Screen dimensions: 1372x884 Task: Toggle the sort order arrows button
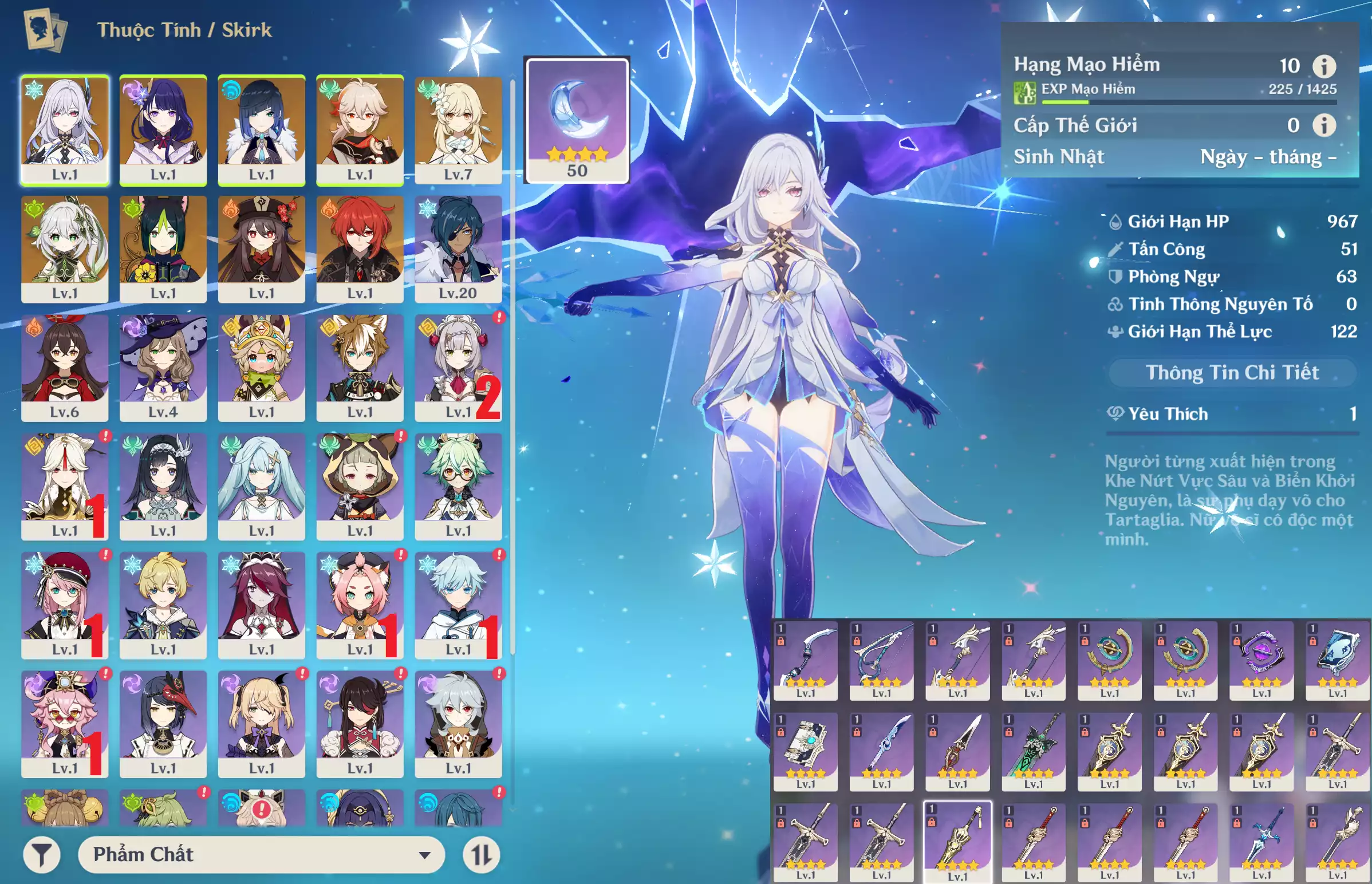click(481, 855)
